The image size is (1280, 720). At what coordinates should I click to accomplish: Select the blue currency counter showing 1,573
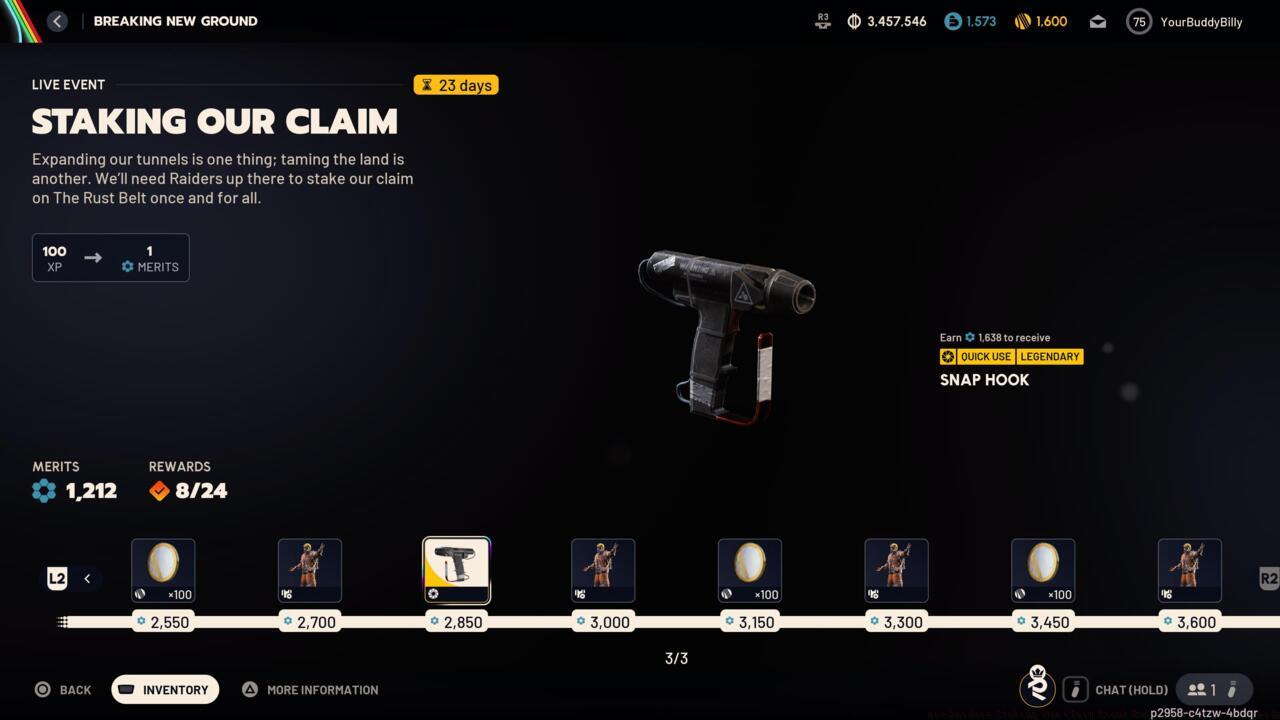pos(969,20)
